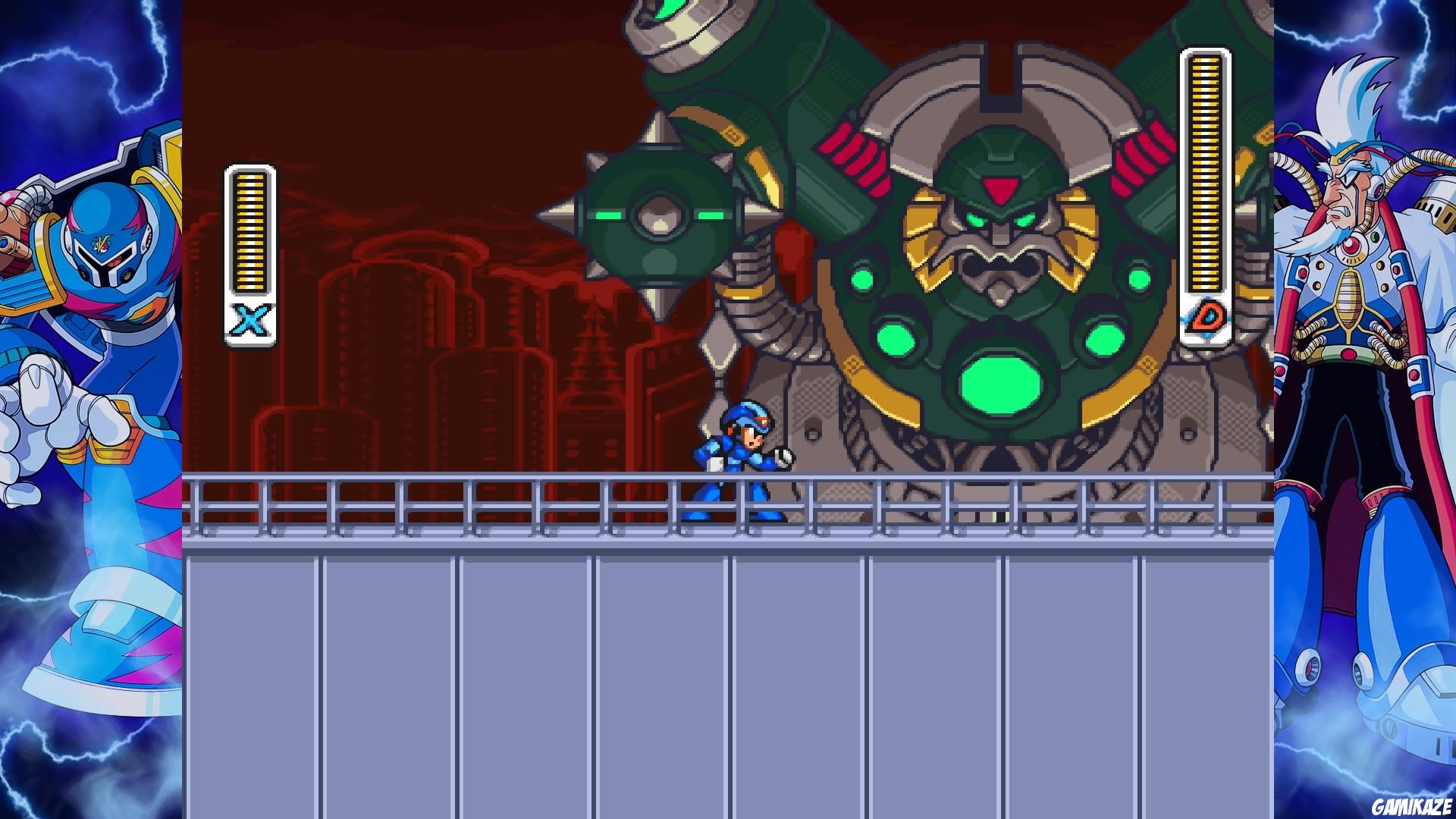Click the boss's glowing green core
The height and width of the screenshot is (819, 1456).
pos(1001,383)
